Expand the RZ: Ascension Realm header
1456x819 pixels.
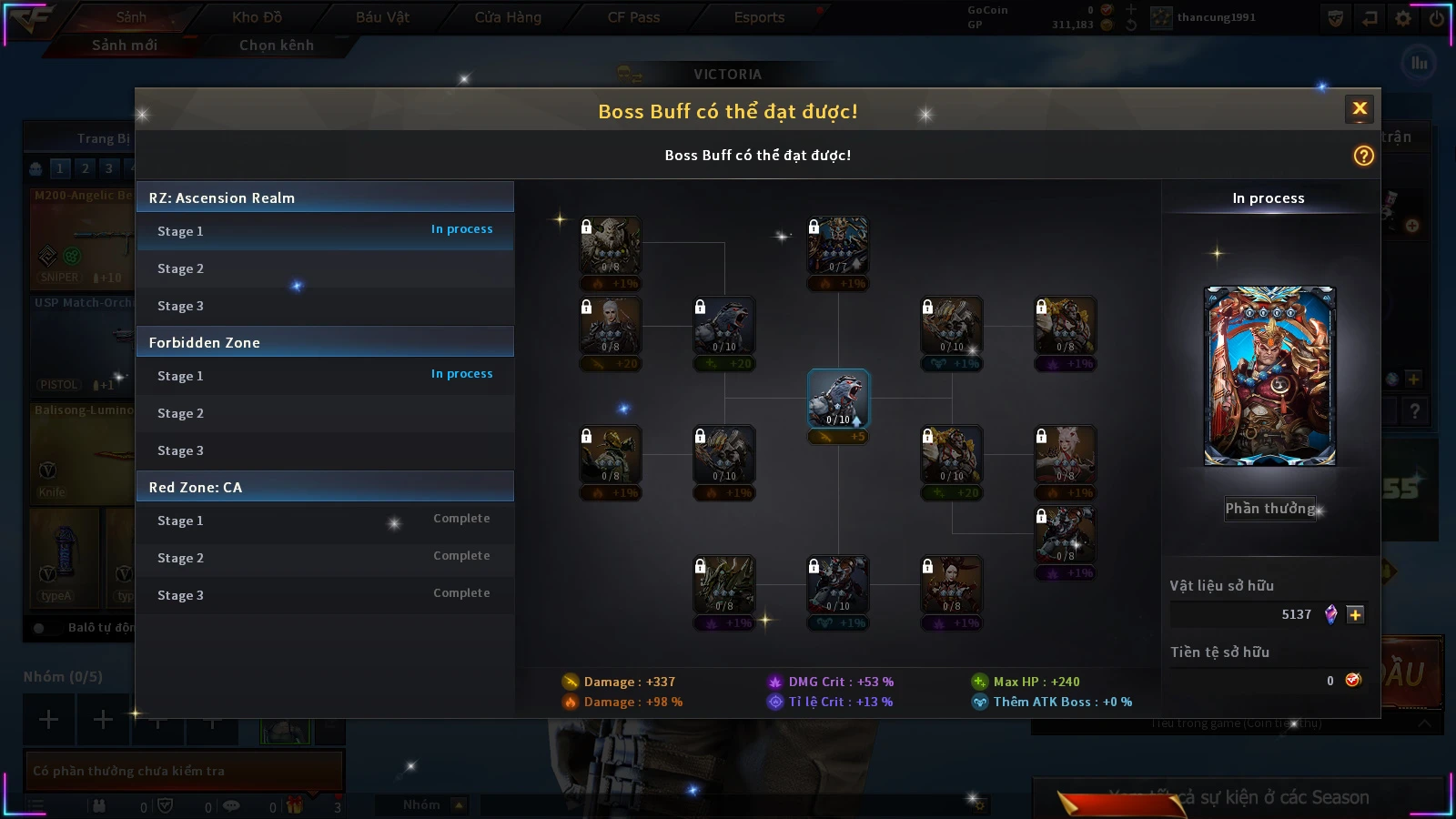point(325,197)
